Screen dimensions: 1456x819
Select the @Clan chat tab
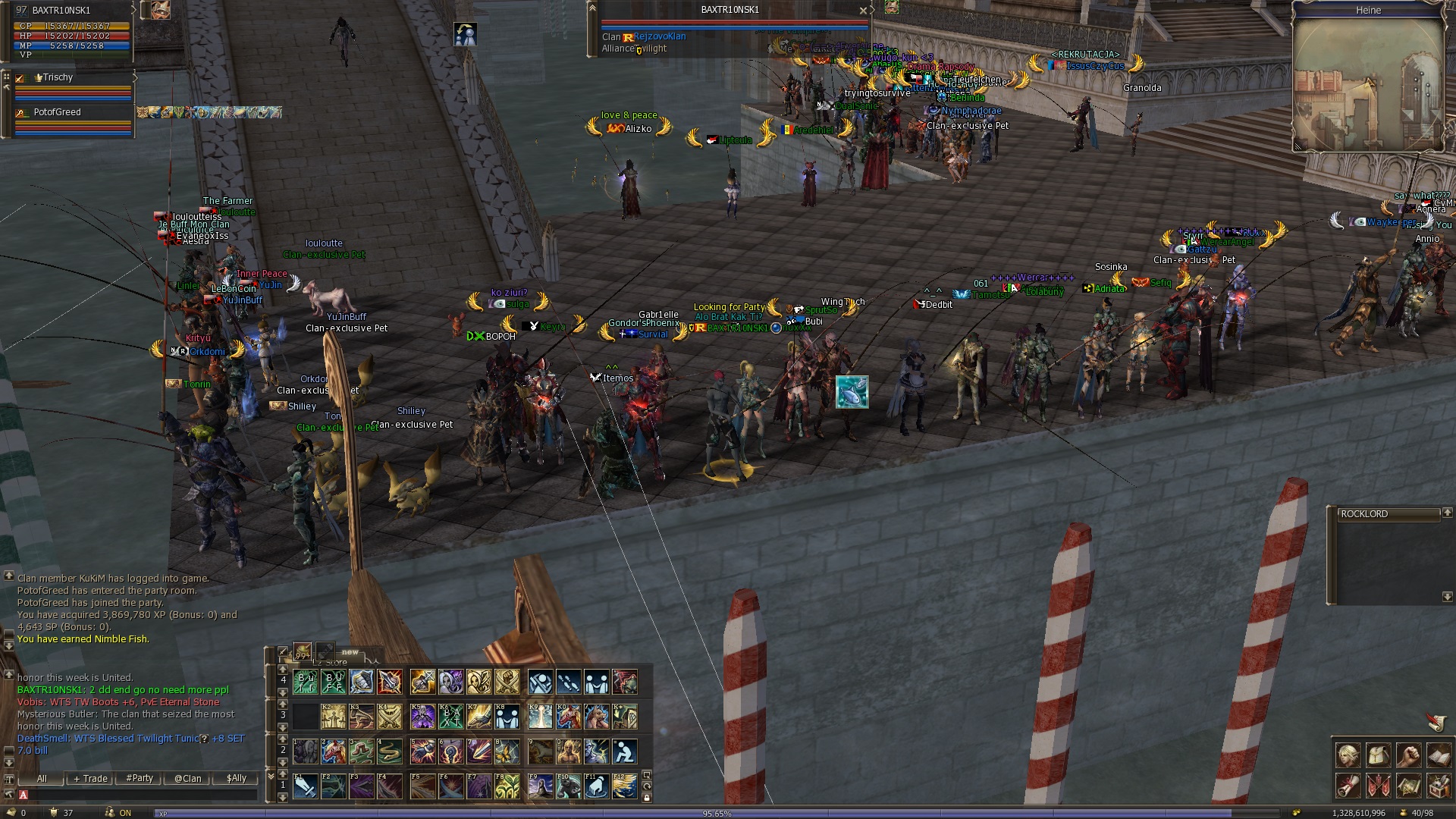click(188, 778)
